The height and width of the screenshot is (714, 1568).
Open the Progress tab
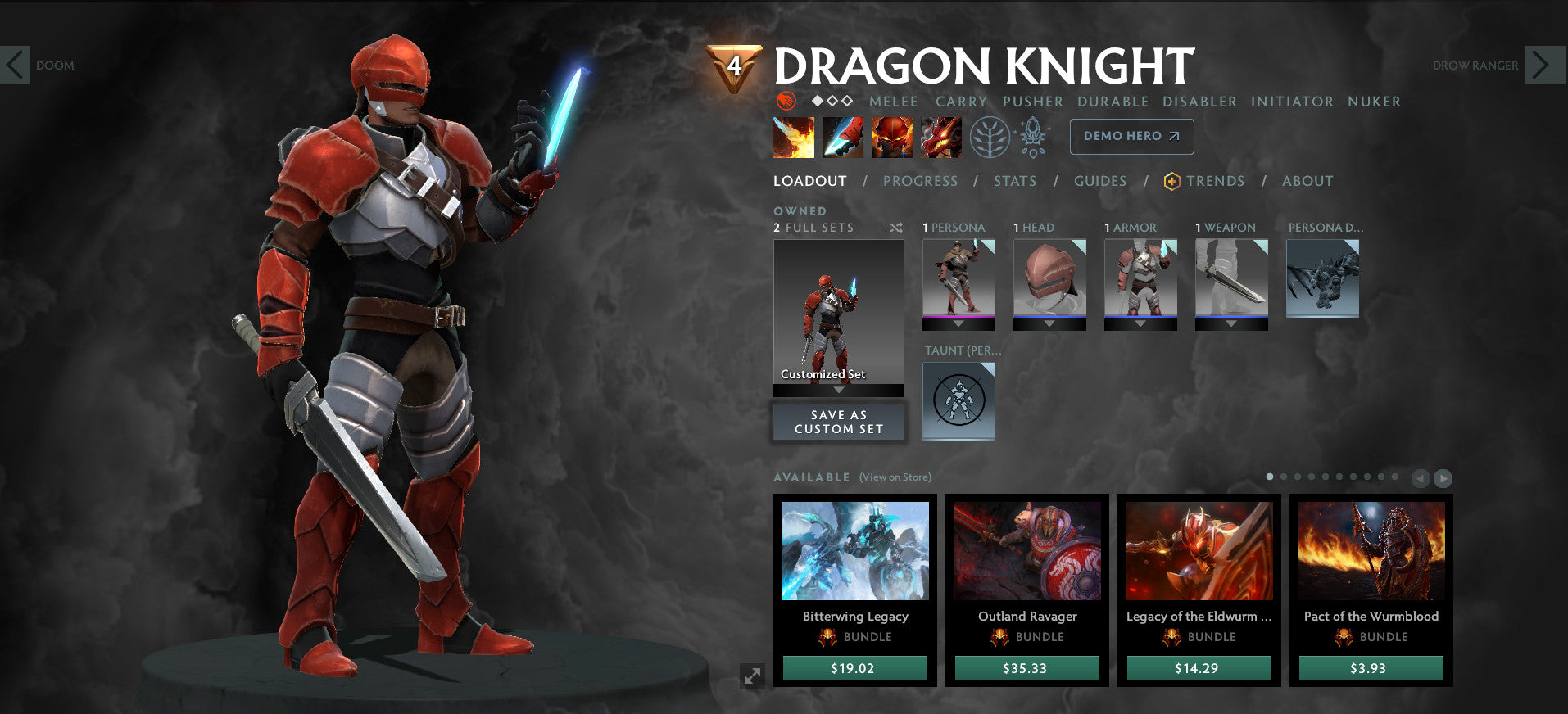tap(920, 181)
